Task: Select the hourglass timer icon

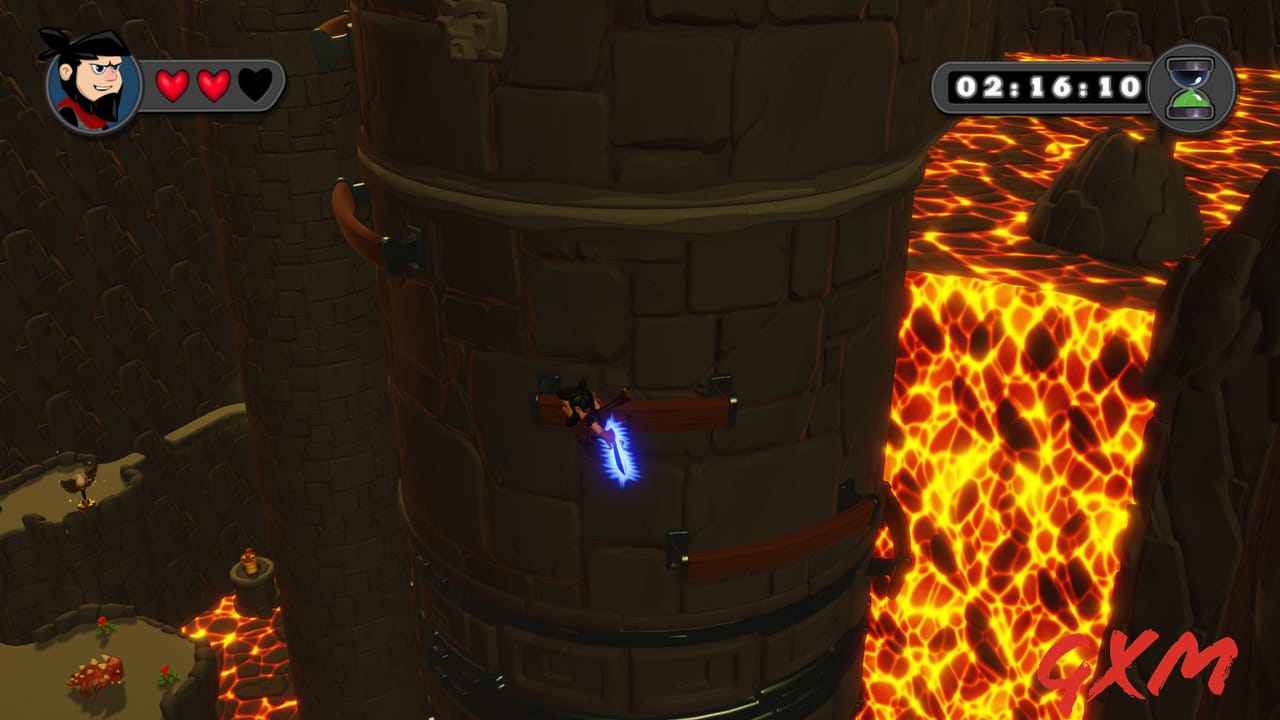Action: coord(1190,89)
